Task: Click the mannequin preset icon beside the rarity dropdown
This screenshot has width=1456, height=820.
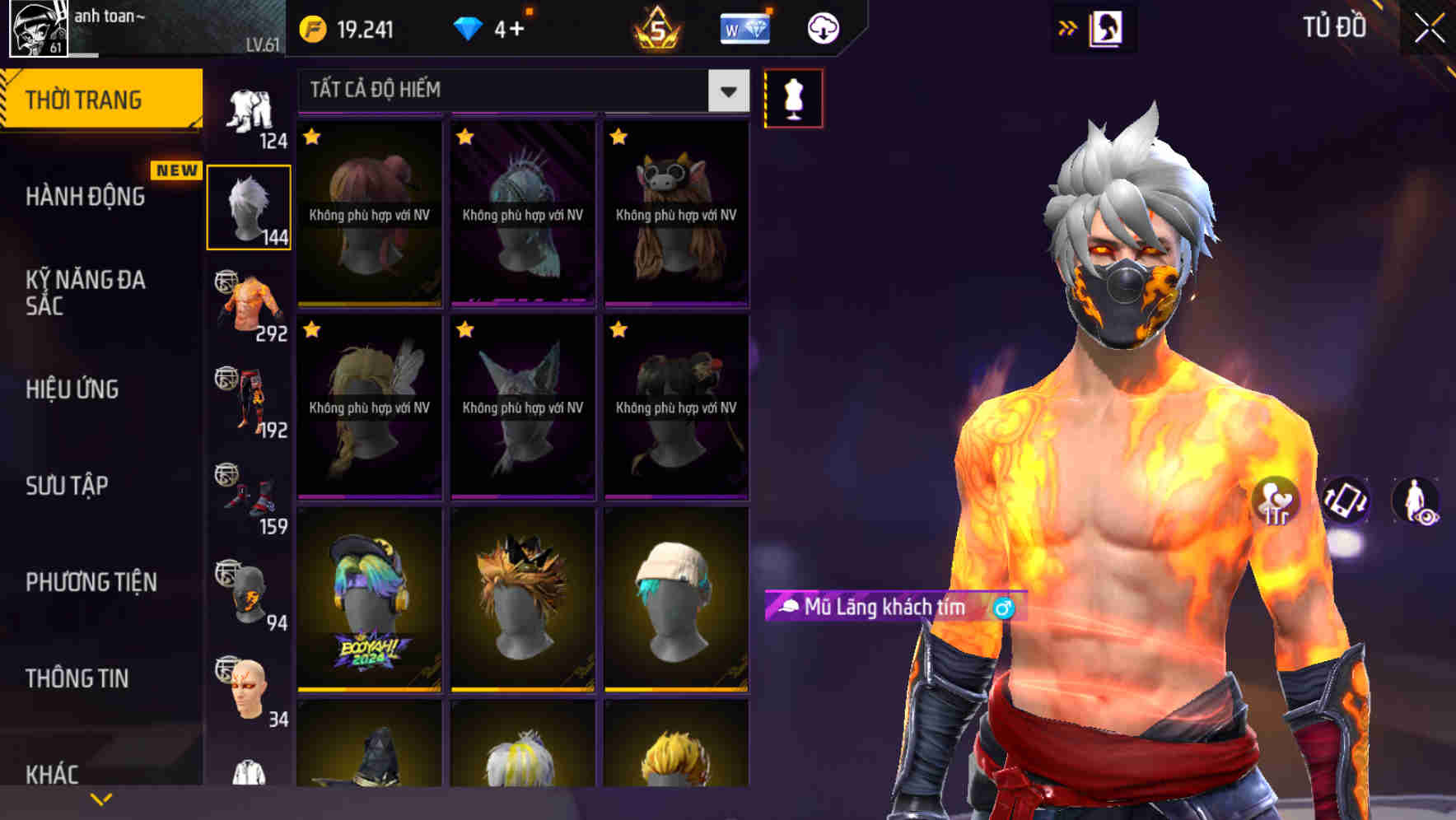Action: [x=793, y=97]
